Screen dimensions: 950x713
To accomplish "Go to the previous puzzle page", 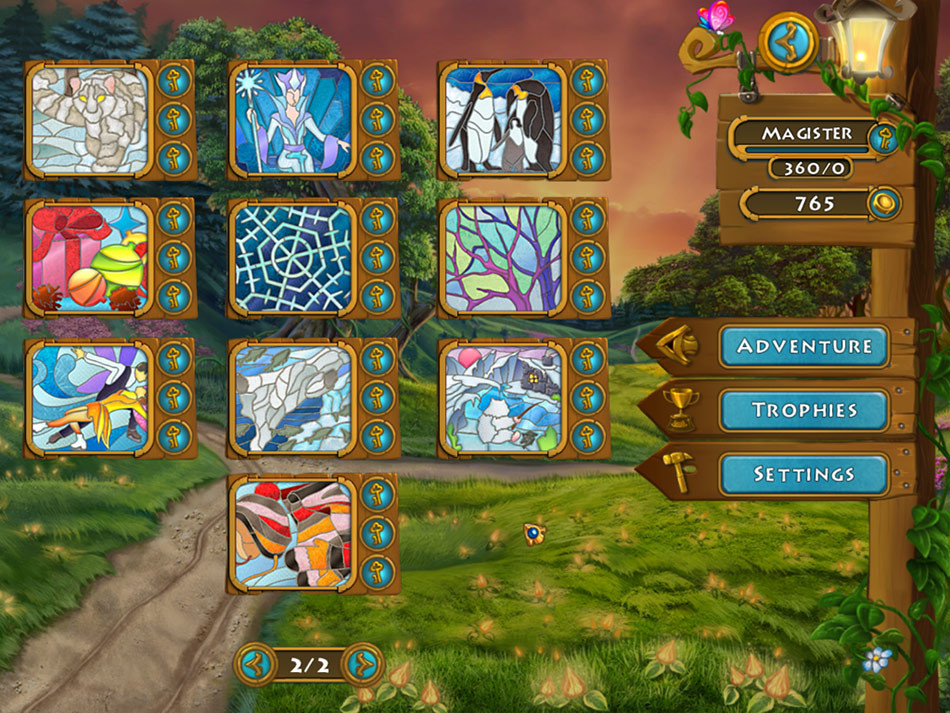I will click(x=256, y=662).
